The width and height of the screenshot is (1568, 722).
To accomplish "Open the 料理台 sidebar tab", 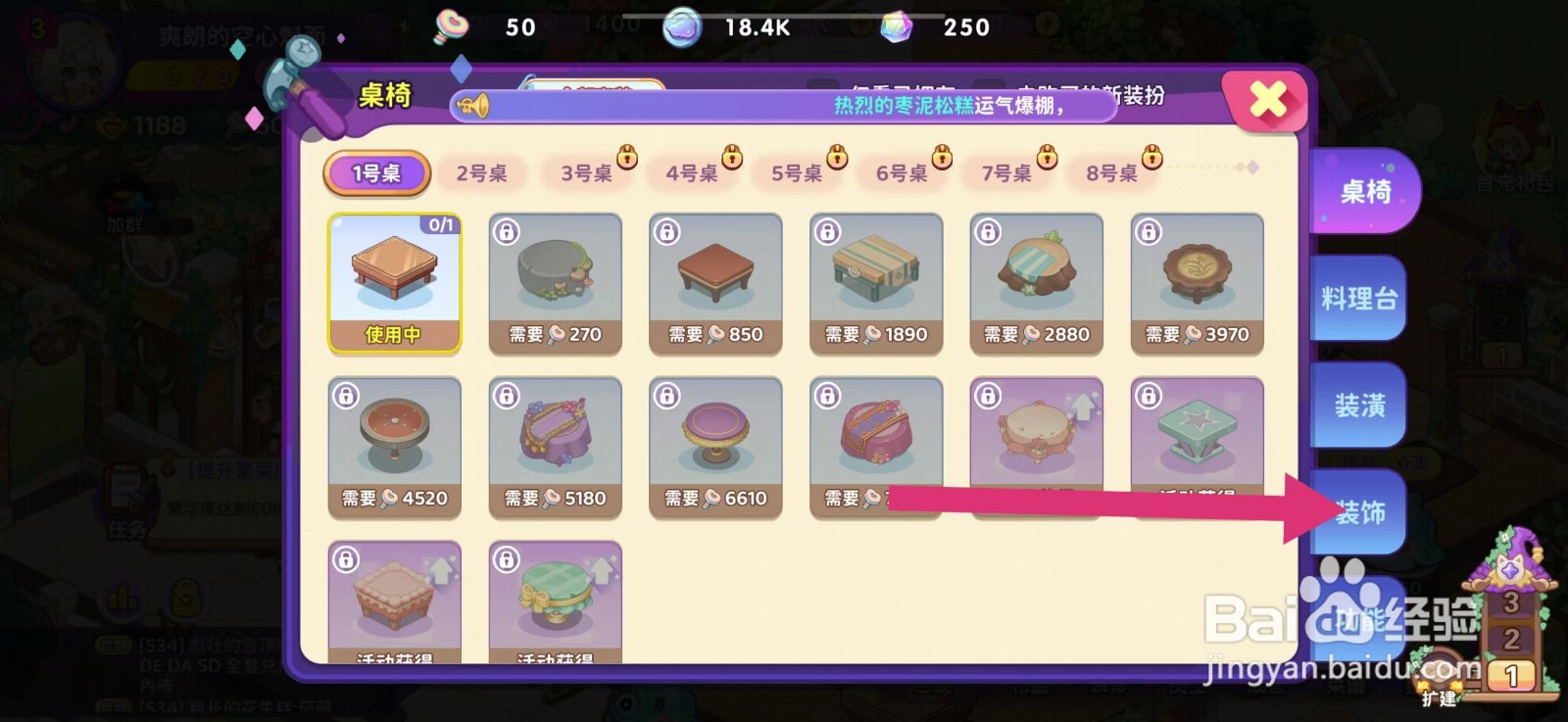I will tap(1363, 297).
